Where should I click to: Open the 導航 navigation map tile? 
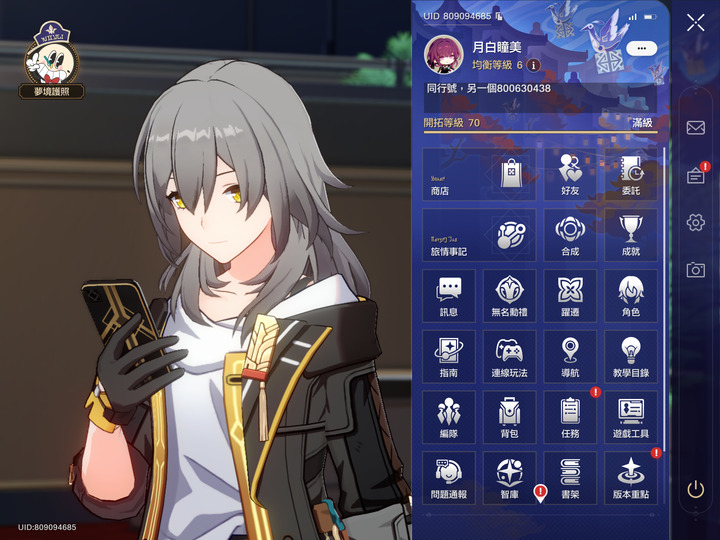(x=569, y=356)
